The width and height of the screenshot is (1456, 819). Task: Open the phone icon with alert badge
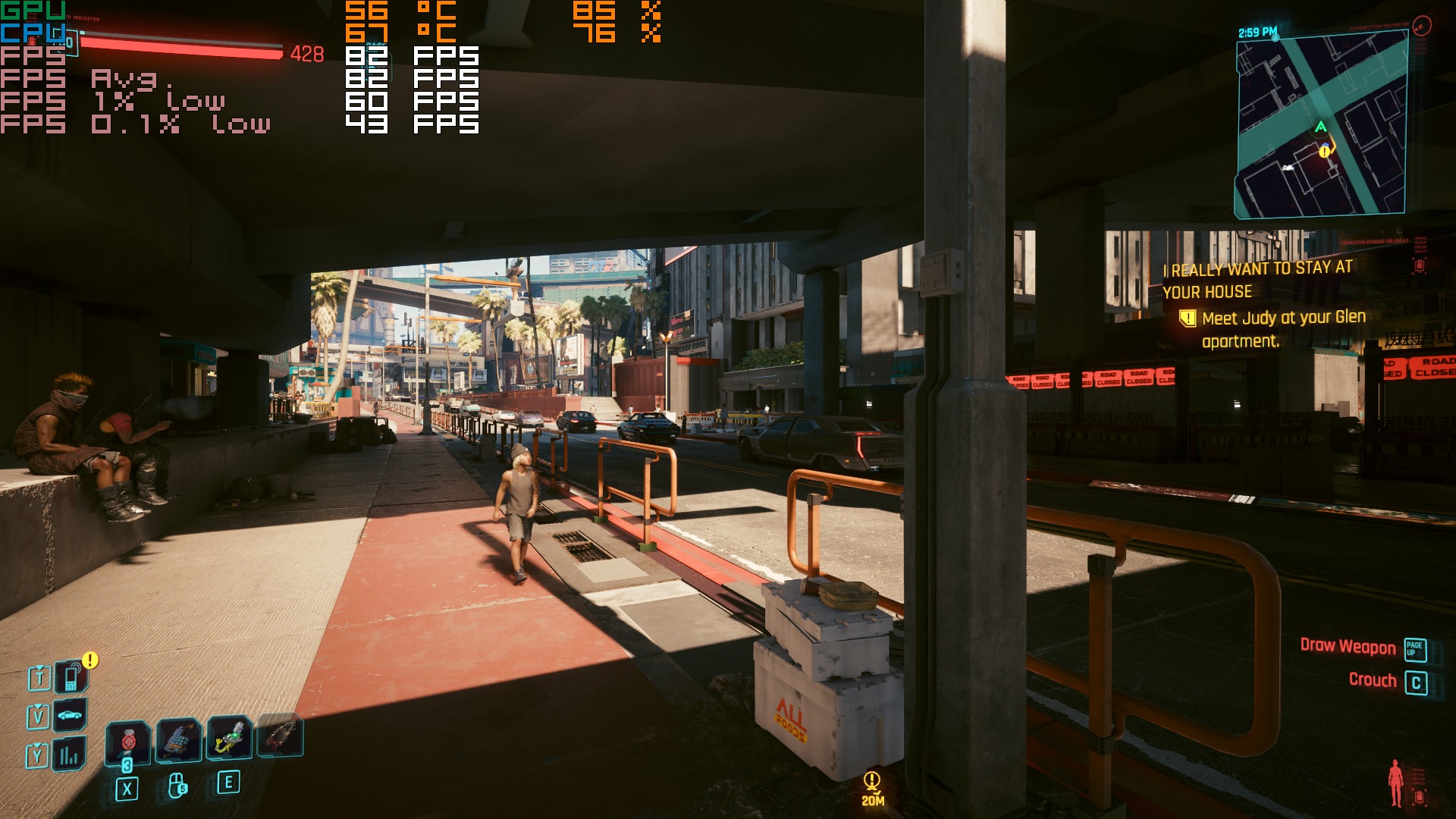71,676
